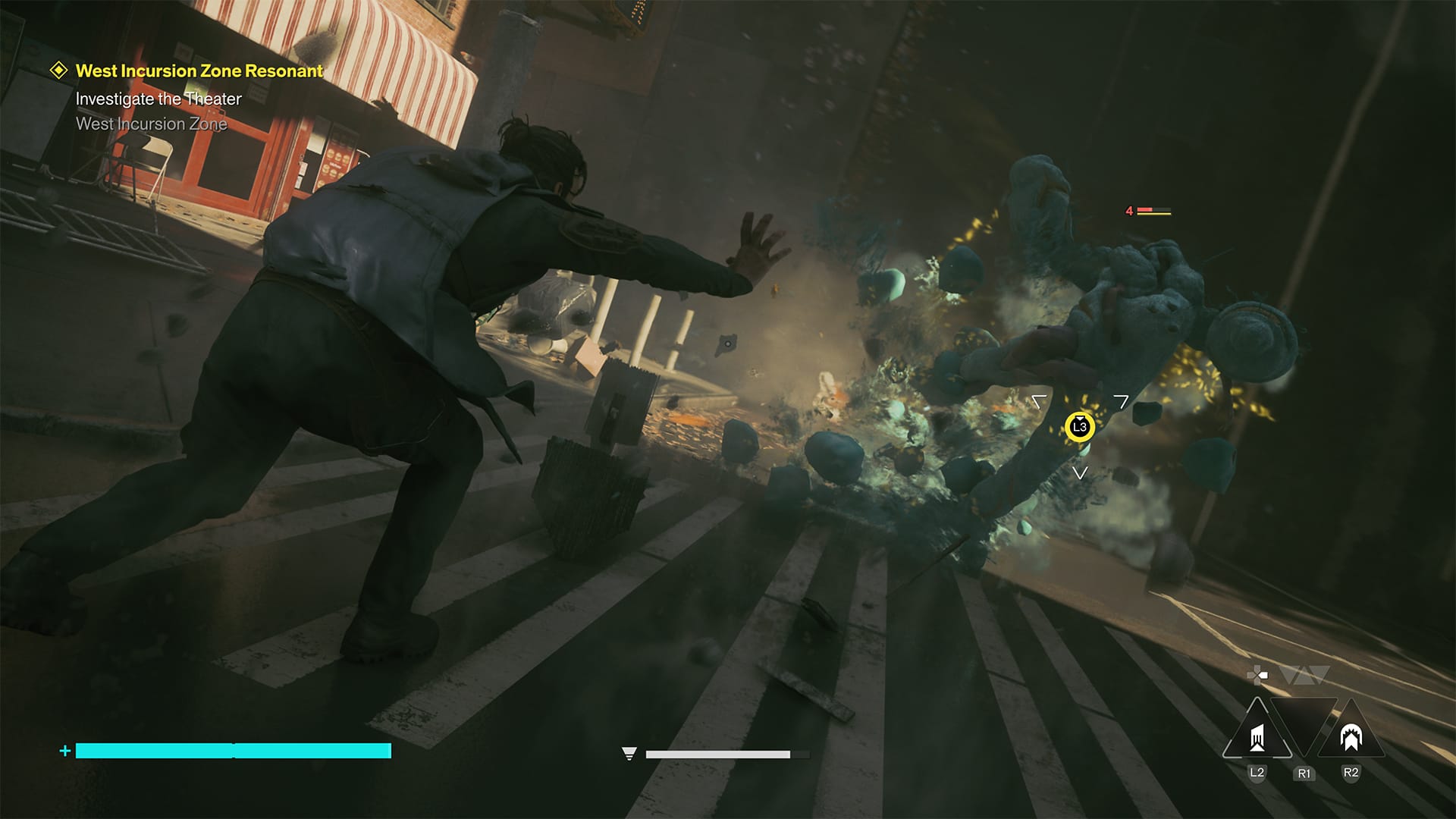Click the D-pad indicator near ability icons
The height and width of the screenshot is (819, 1456).
tap(1257, 675)
